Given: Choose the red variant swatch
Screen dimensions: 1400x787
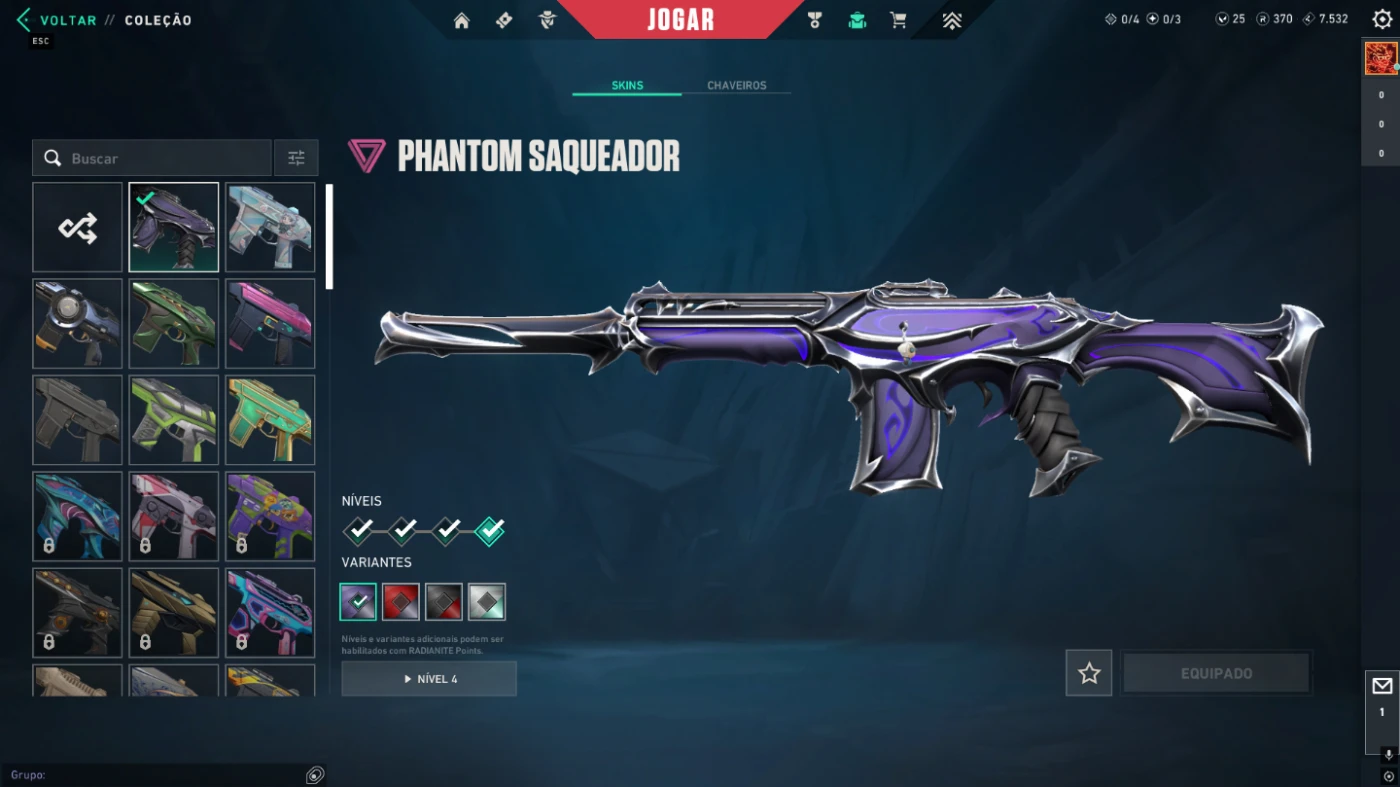Looking at the screenshot, I should pos(401,602).
